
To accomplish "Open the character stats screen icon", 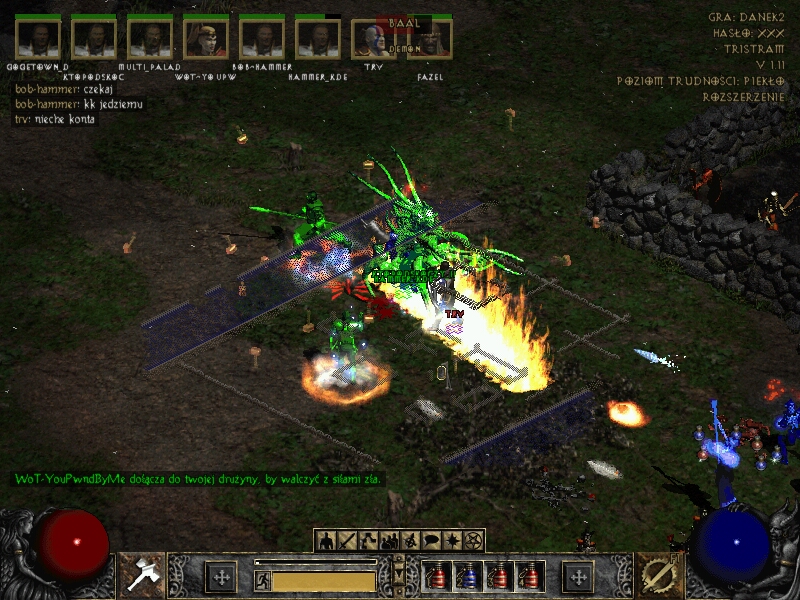I will pos(326,541).
